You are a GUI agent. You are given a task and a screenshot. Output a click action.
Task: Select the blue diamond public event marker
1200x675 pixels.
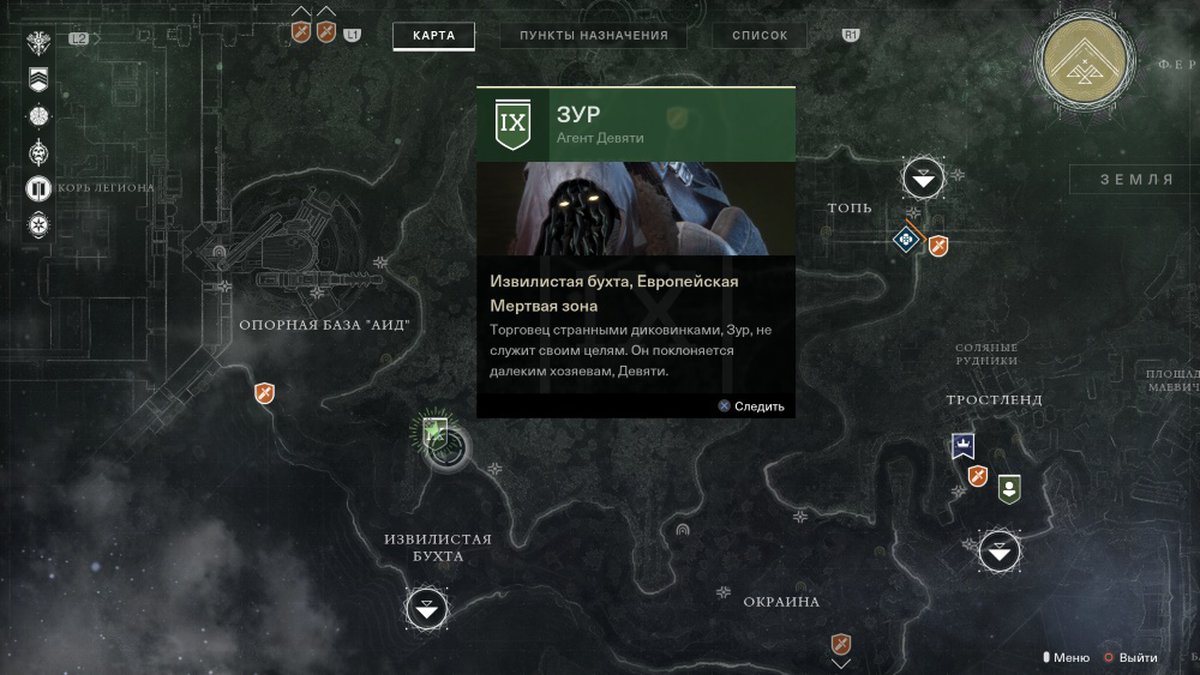point(906,239)
